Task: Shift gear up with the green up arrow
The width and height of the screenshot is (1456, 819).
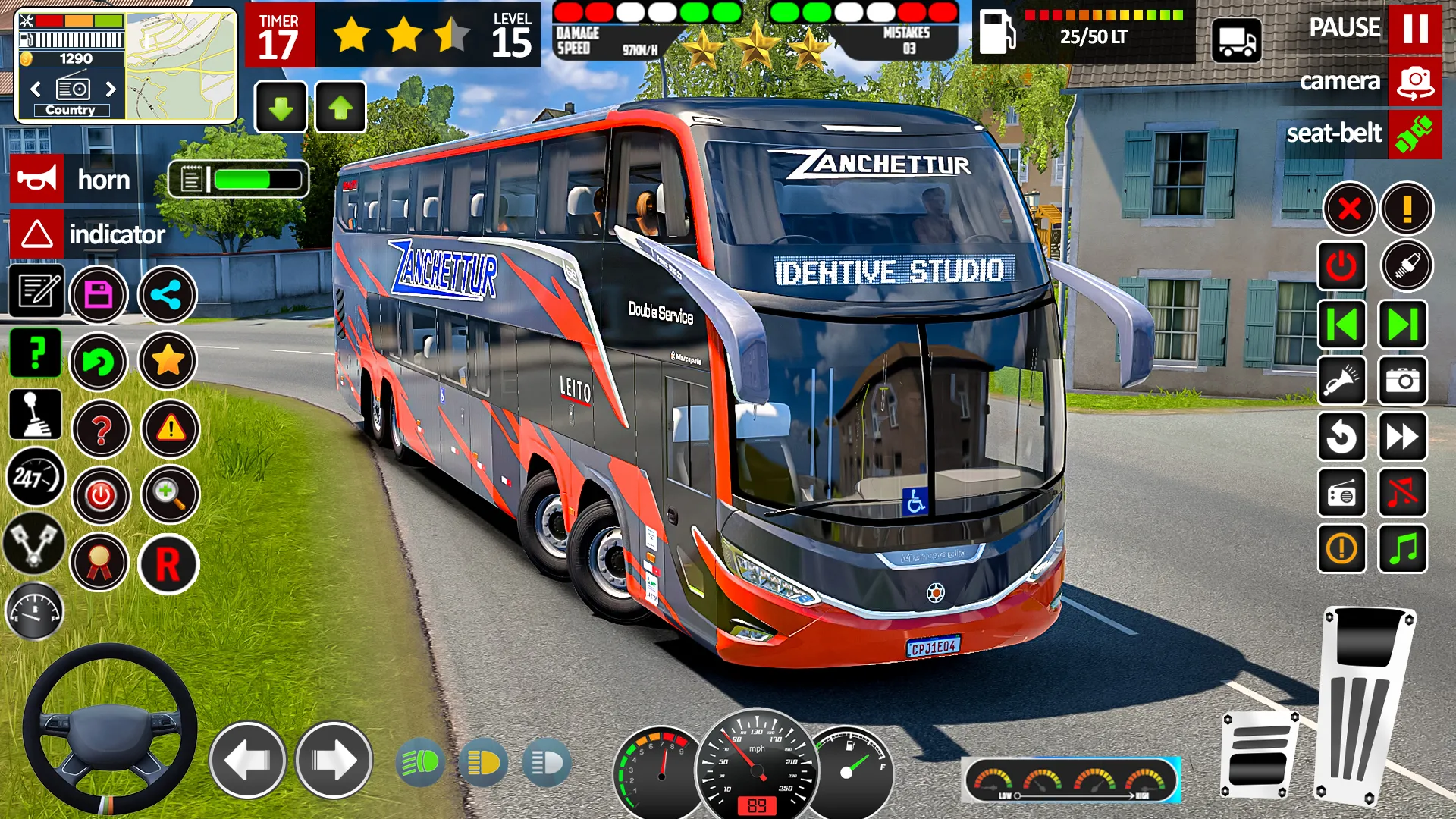Action: coord(340,107)
